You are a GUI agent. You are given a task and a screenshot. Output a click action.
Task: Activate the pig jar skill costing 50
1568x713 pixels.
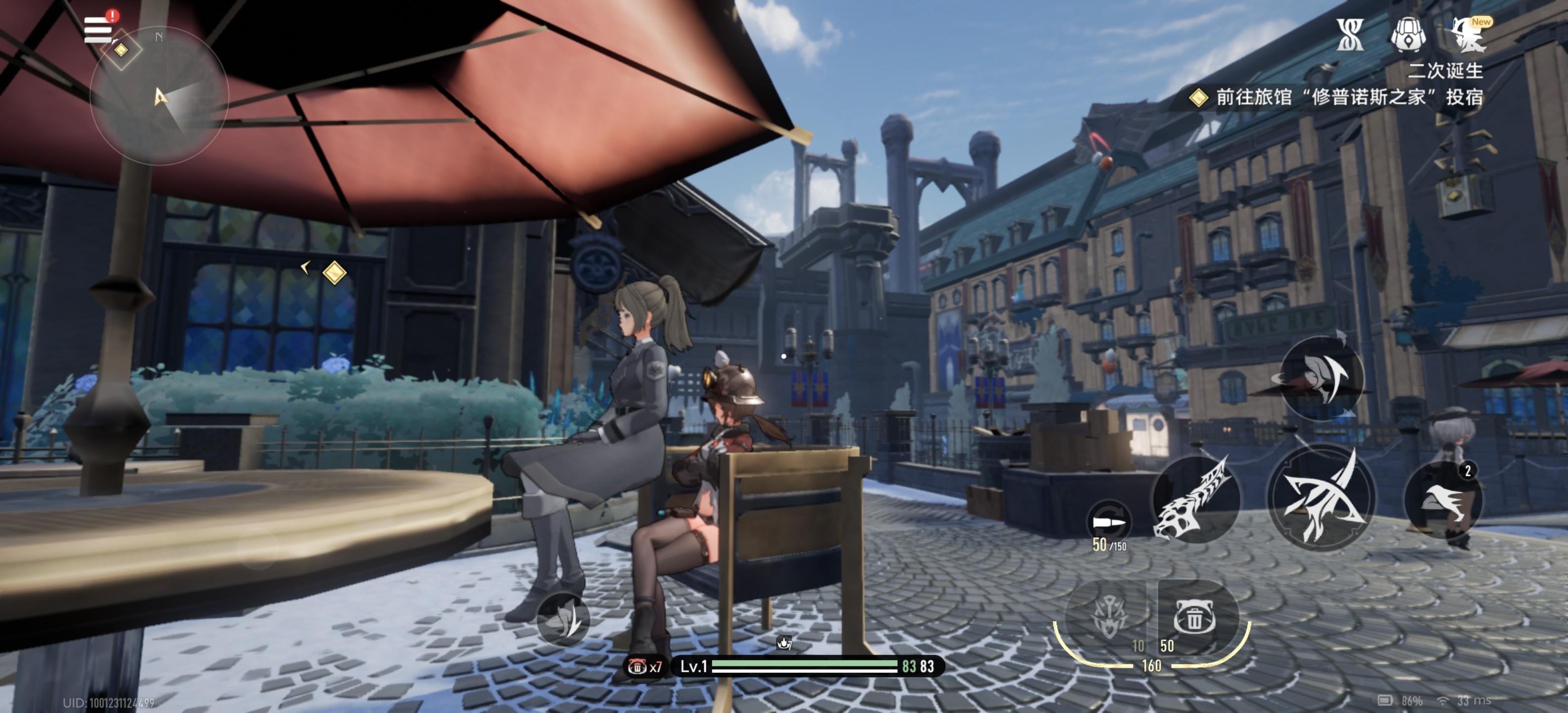pyautogui.click(x=1194, y=616)
